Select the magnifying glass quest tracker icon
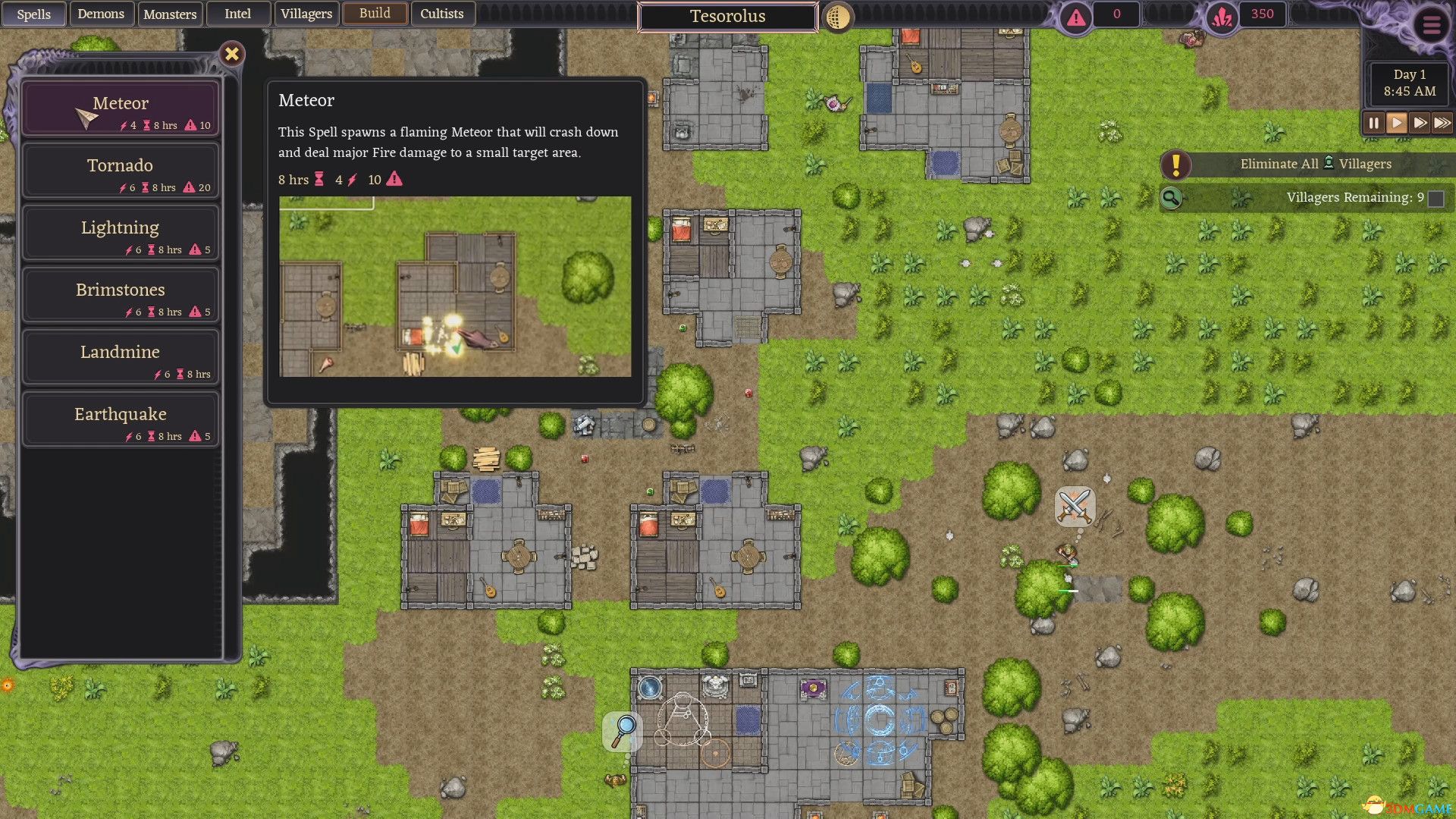The image size is (1456, 819). pyautogui.click(x=1172, y=198)
